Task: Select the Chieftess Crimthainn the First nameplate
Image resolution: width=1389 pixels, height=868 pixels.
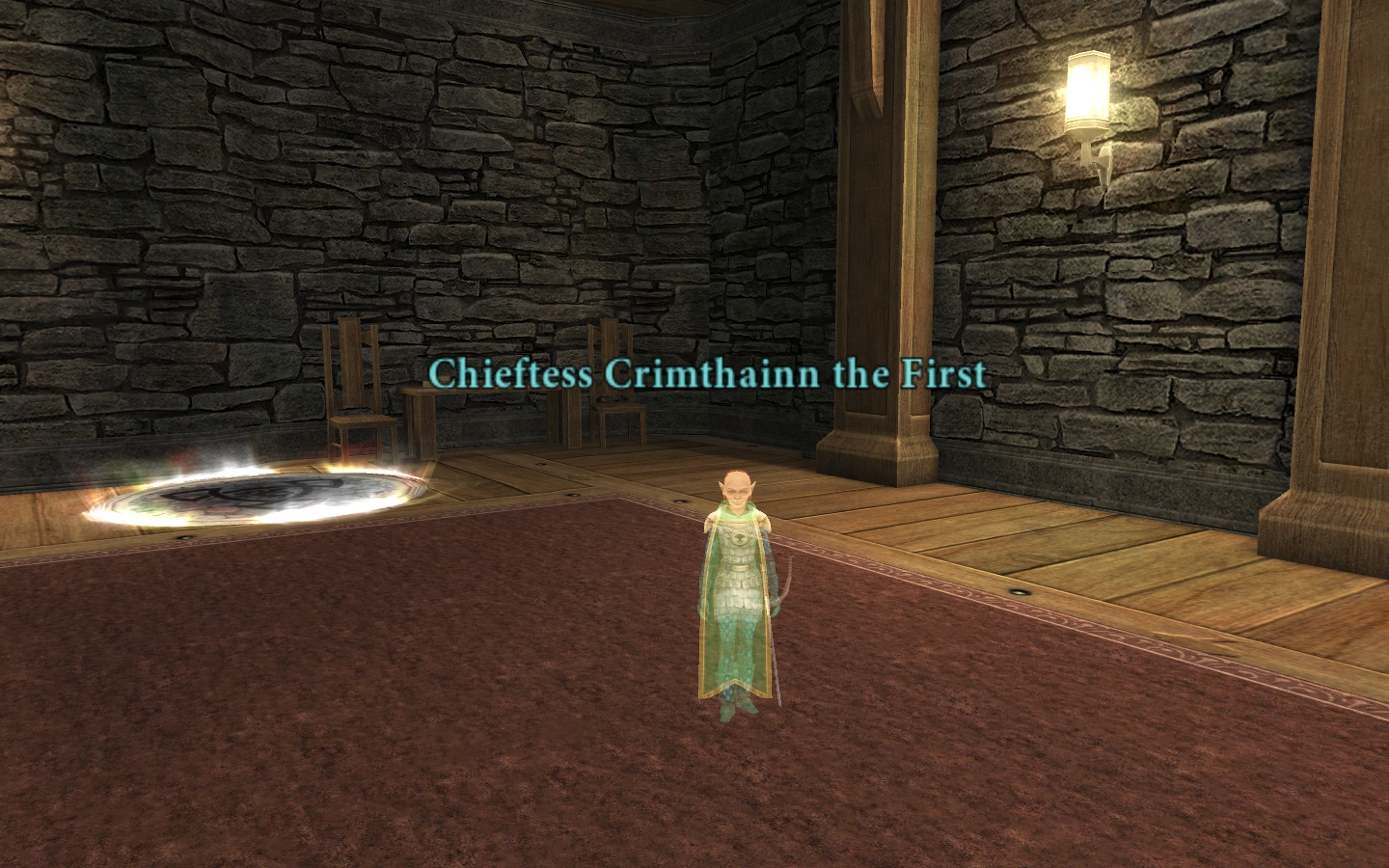Action: [708, 373]
